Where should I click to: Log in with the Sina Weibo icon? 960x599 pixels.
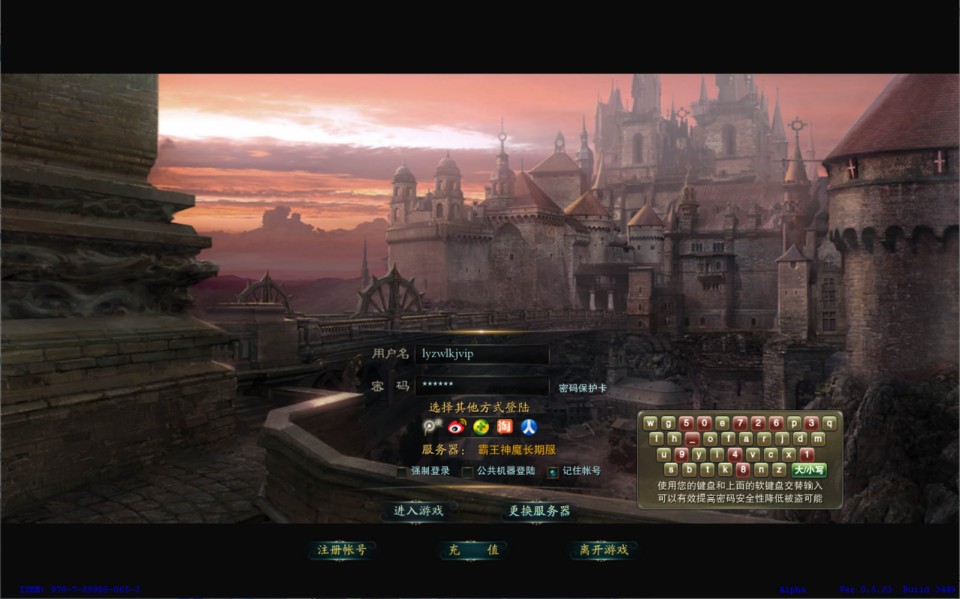click(x=458, y=427)
